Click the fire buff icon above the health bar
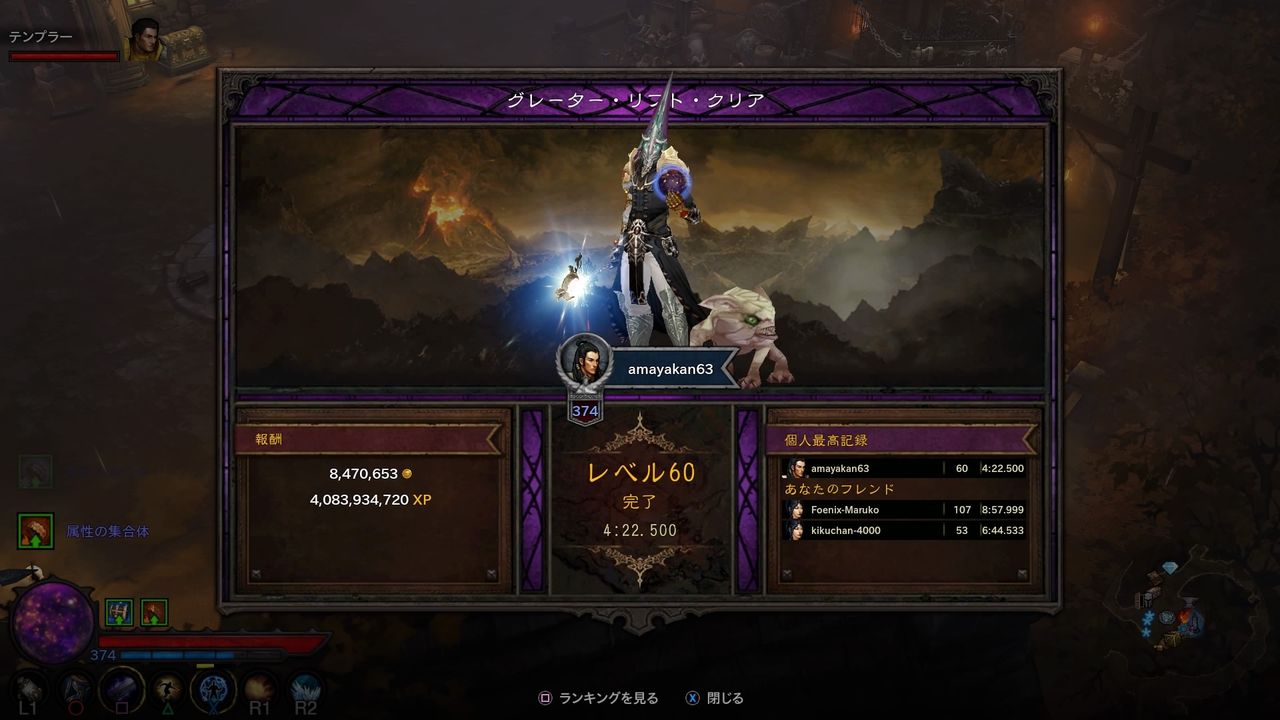 (x=153, y=611)
